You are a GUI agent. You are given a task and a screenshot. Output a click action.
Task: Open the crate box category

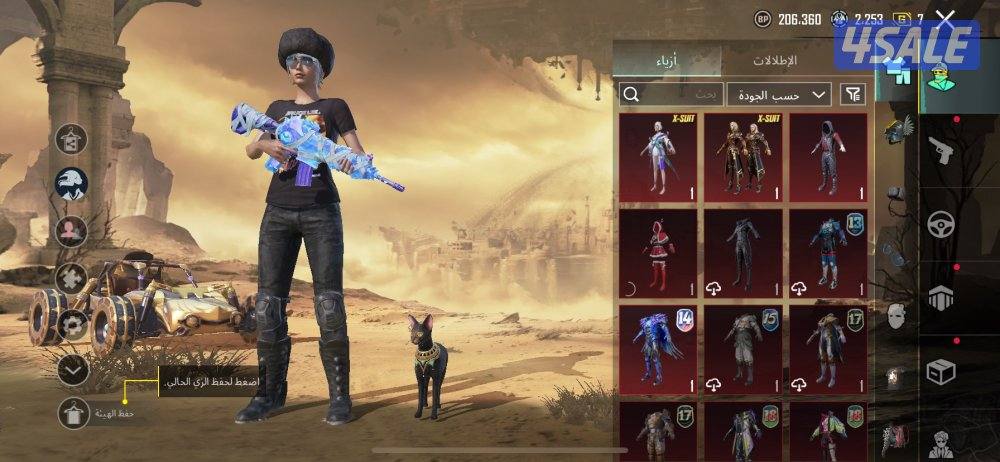point(941,372)
